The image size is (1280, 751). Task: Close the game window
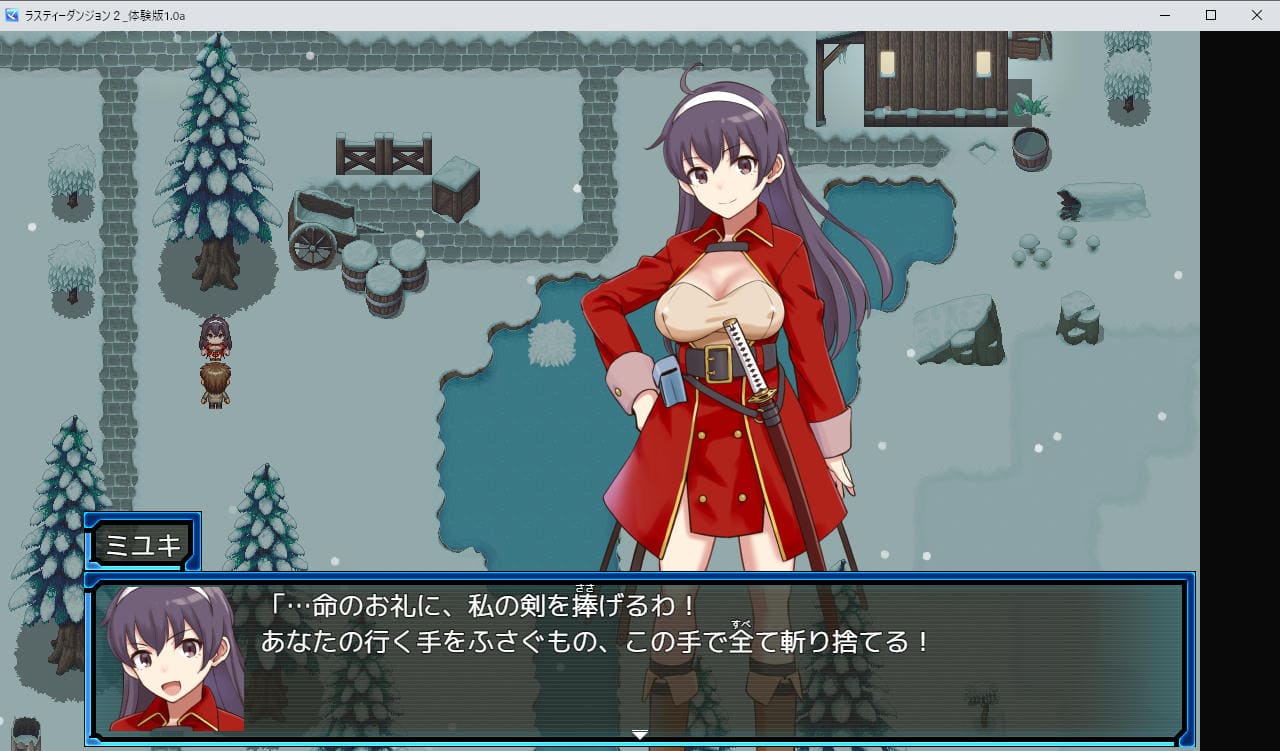coord(1256,15)
